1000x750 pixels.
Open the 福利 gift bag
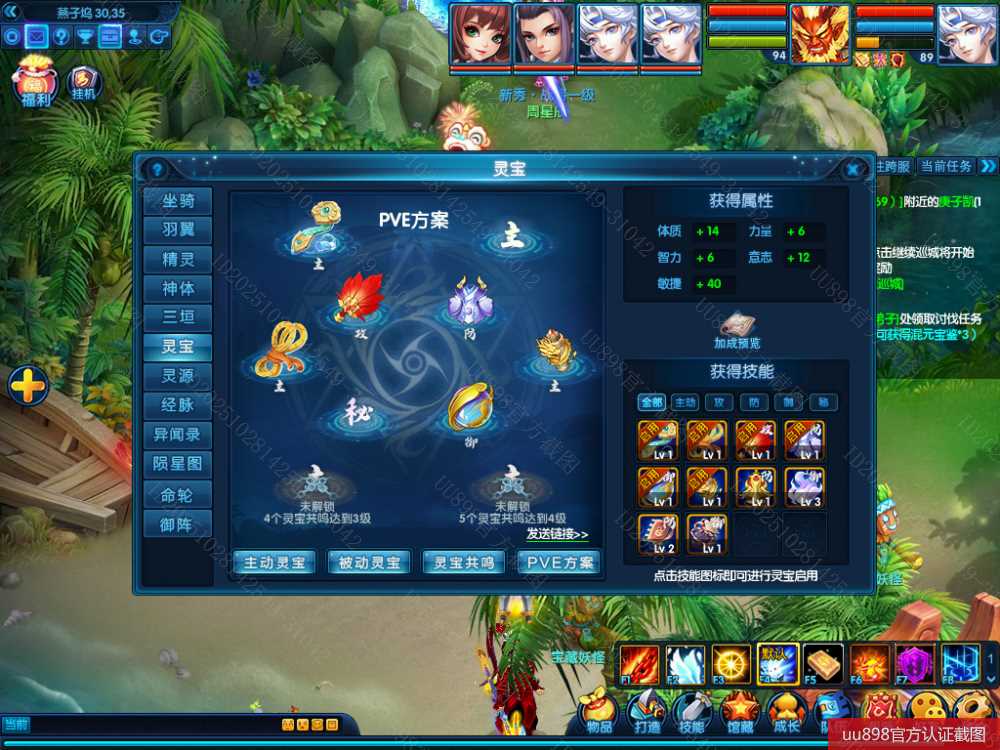[36, 82]
